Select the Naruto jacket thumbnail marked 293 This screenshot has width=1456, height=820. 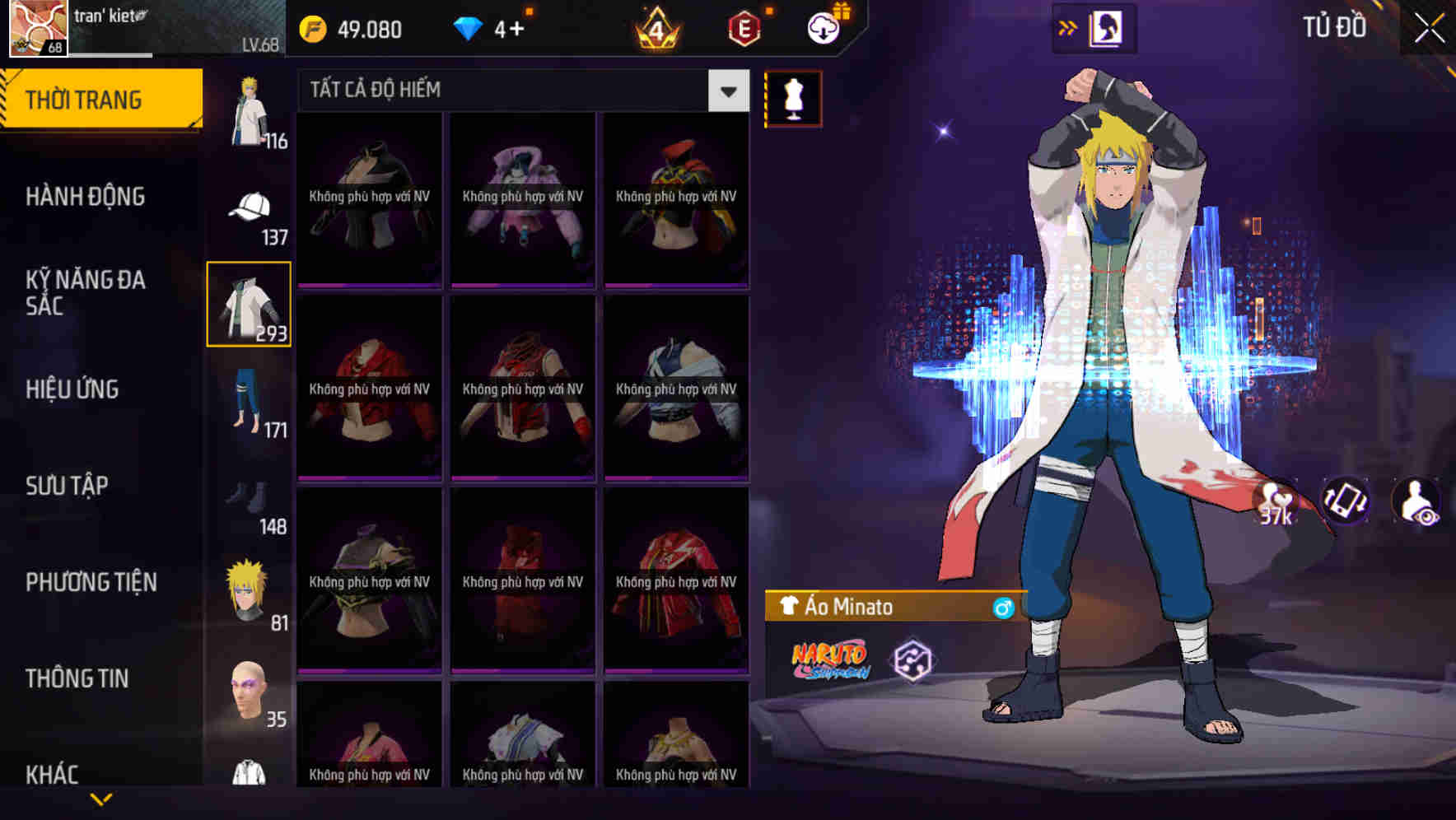click(250, 305)
